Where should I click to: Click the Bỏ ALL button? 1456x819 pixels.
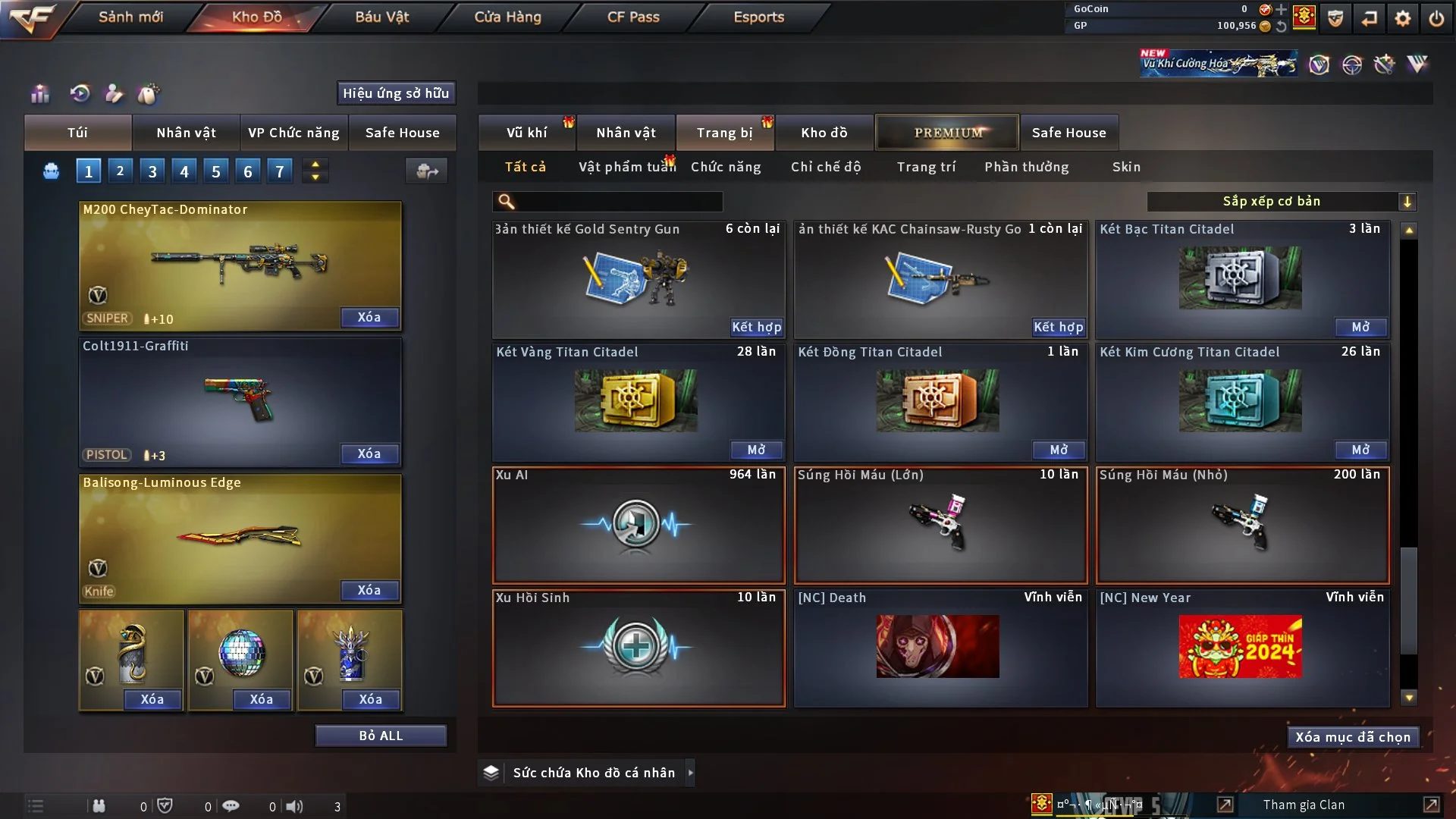381,736
